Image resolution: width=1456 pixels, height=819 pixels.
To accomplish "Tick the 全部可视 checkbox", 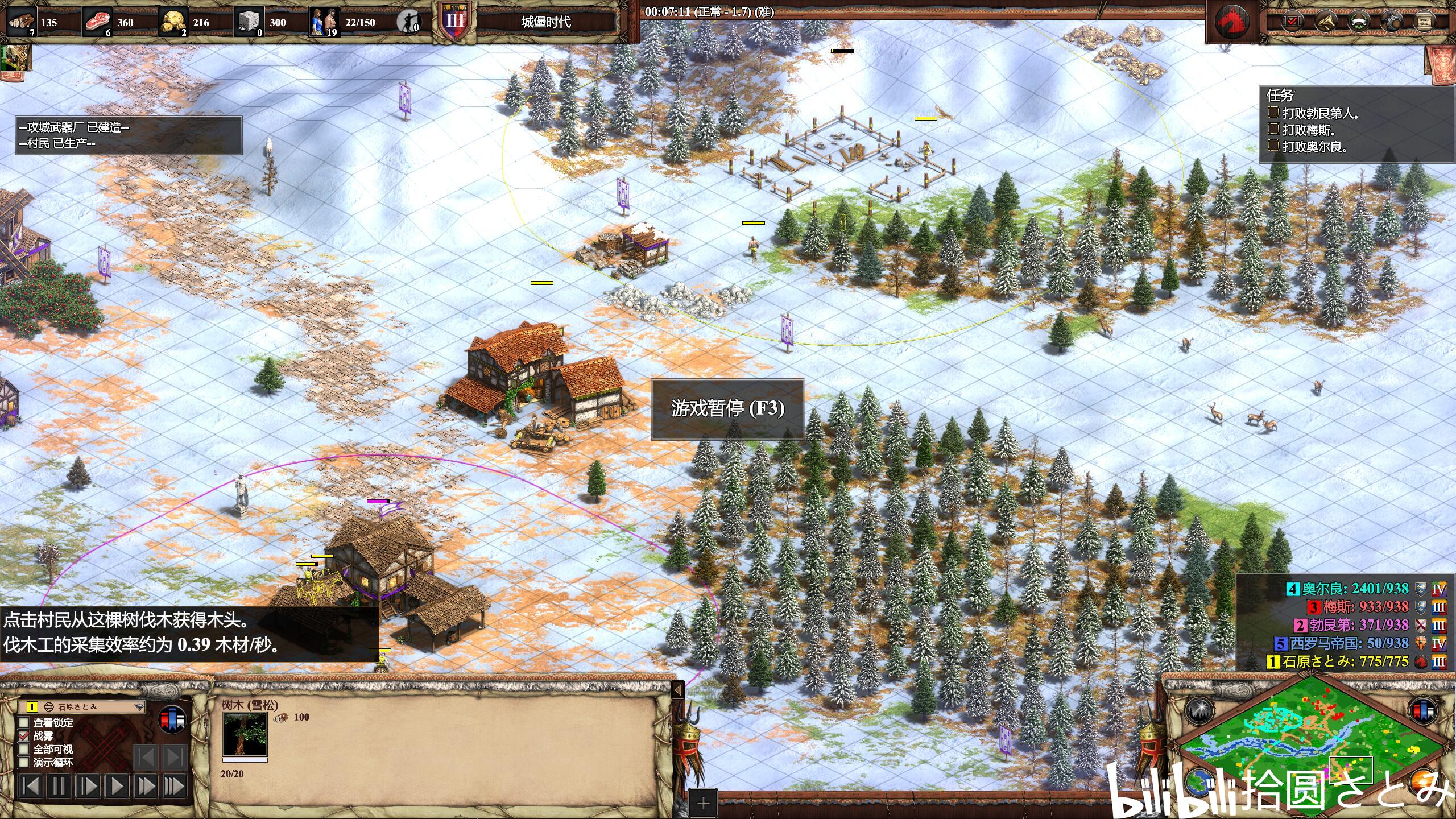I will [24, 749].
